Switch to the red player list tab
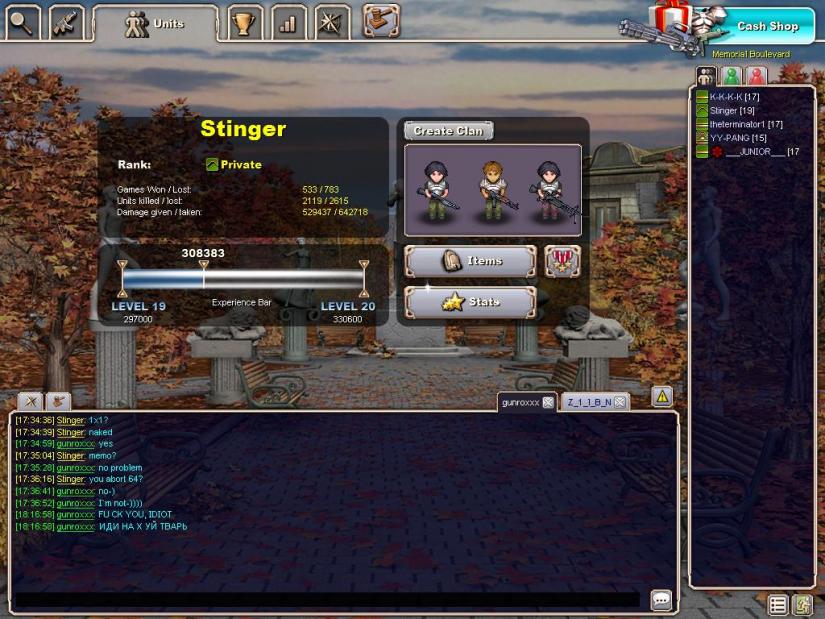Image resolution: width=825 pixels, height=619 pixels. (757, 76)
